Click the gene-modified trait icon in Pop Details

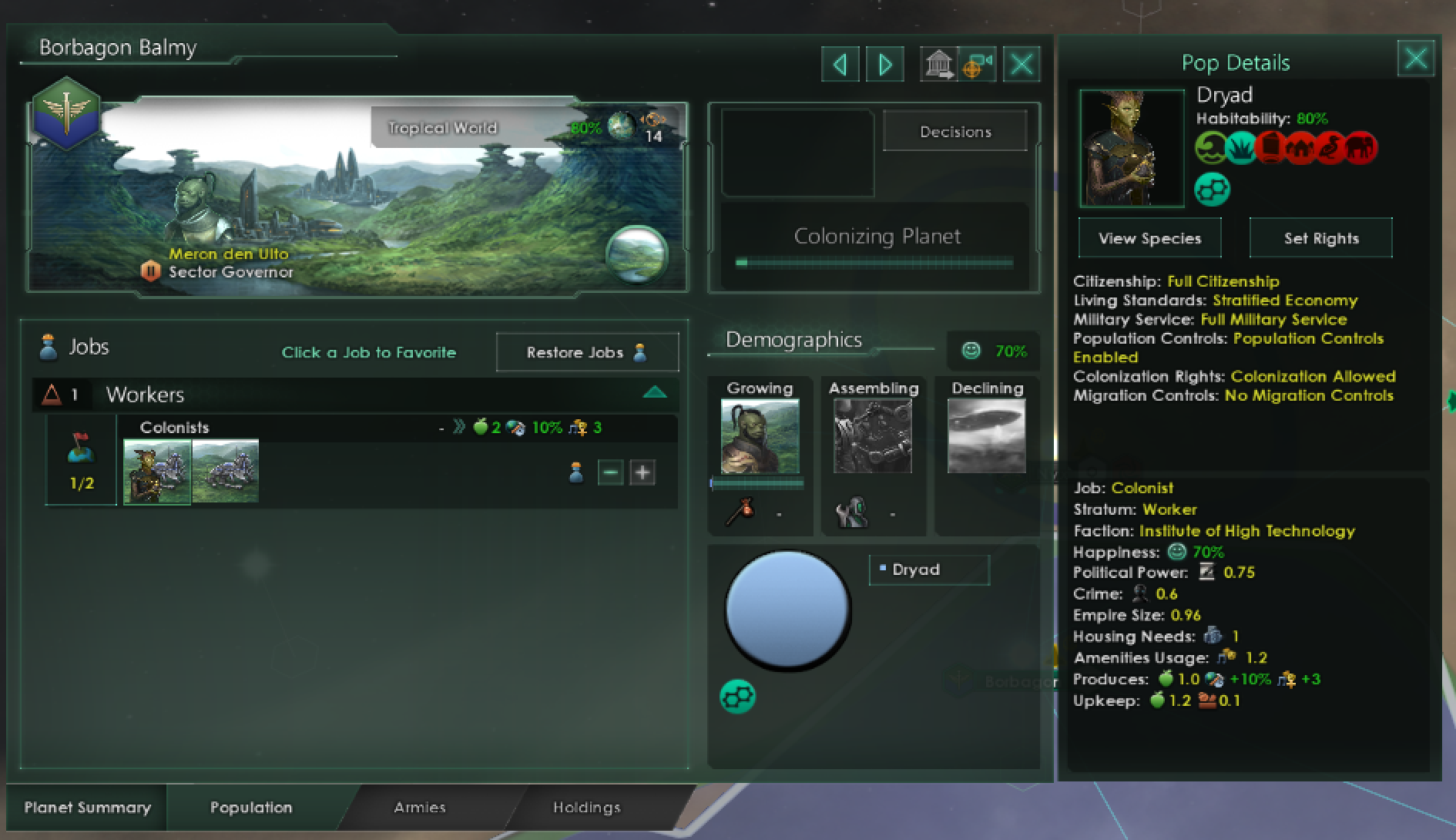(x=1213, y=187)
